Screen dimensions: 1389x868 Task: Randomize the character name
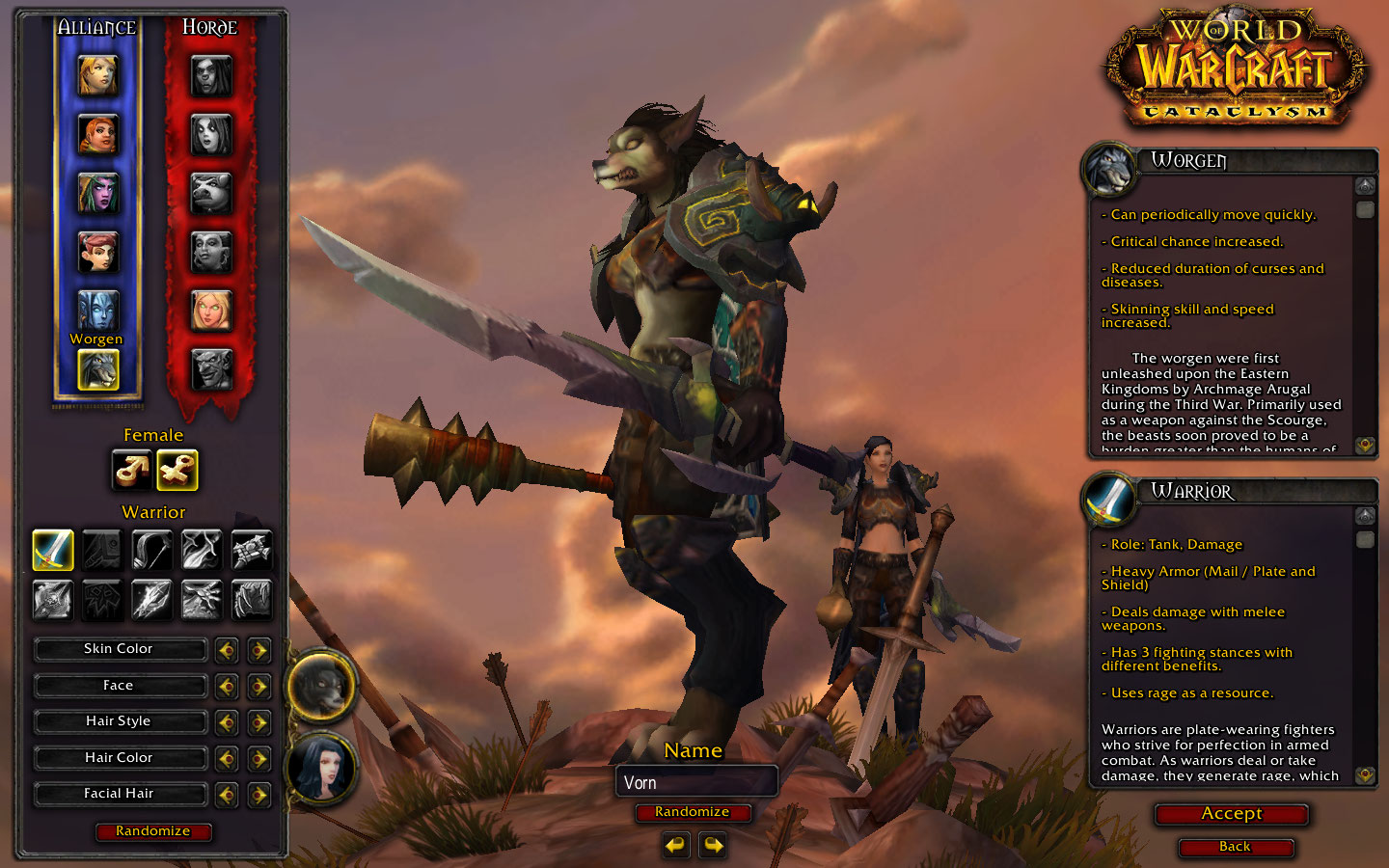point(693,812)
